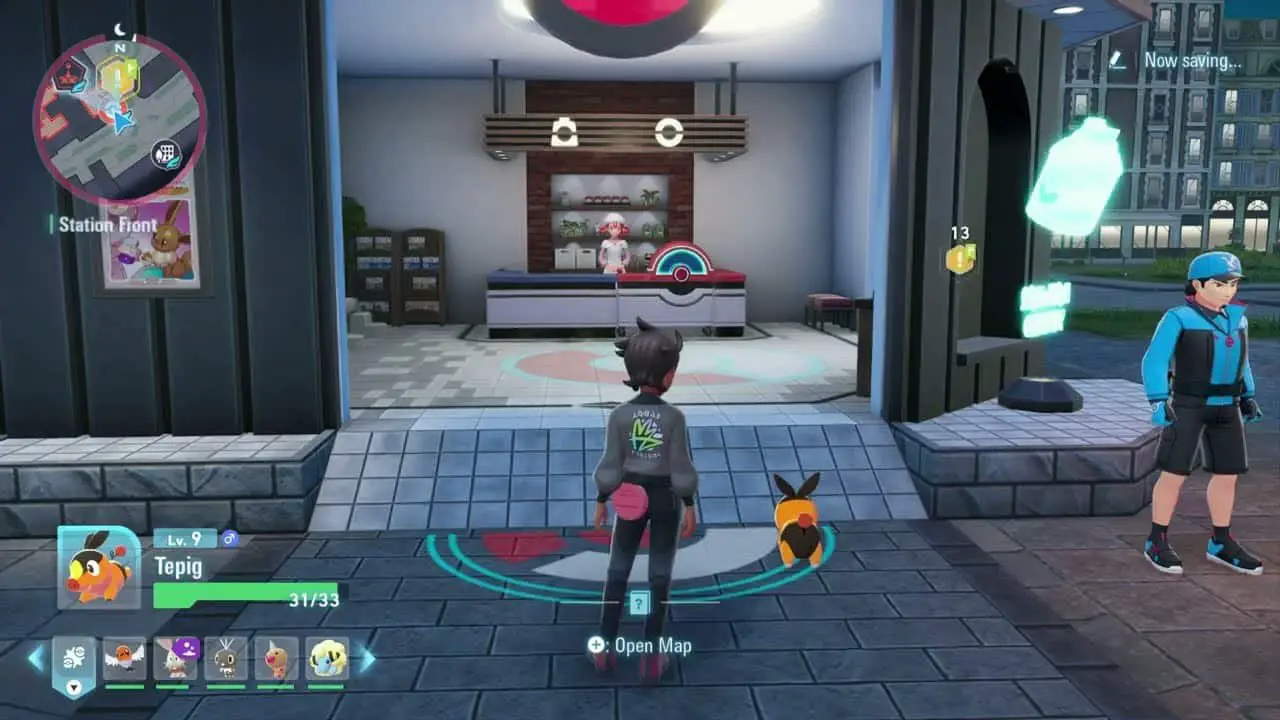Click the yellow quest marker on minimap
Image resolution: width=1280 pixels, height=720 pixels.
click(x=117, y=75)
